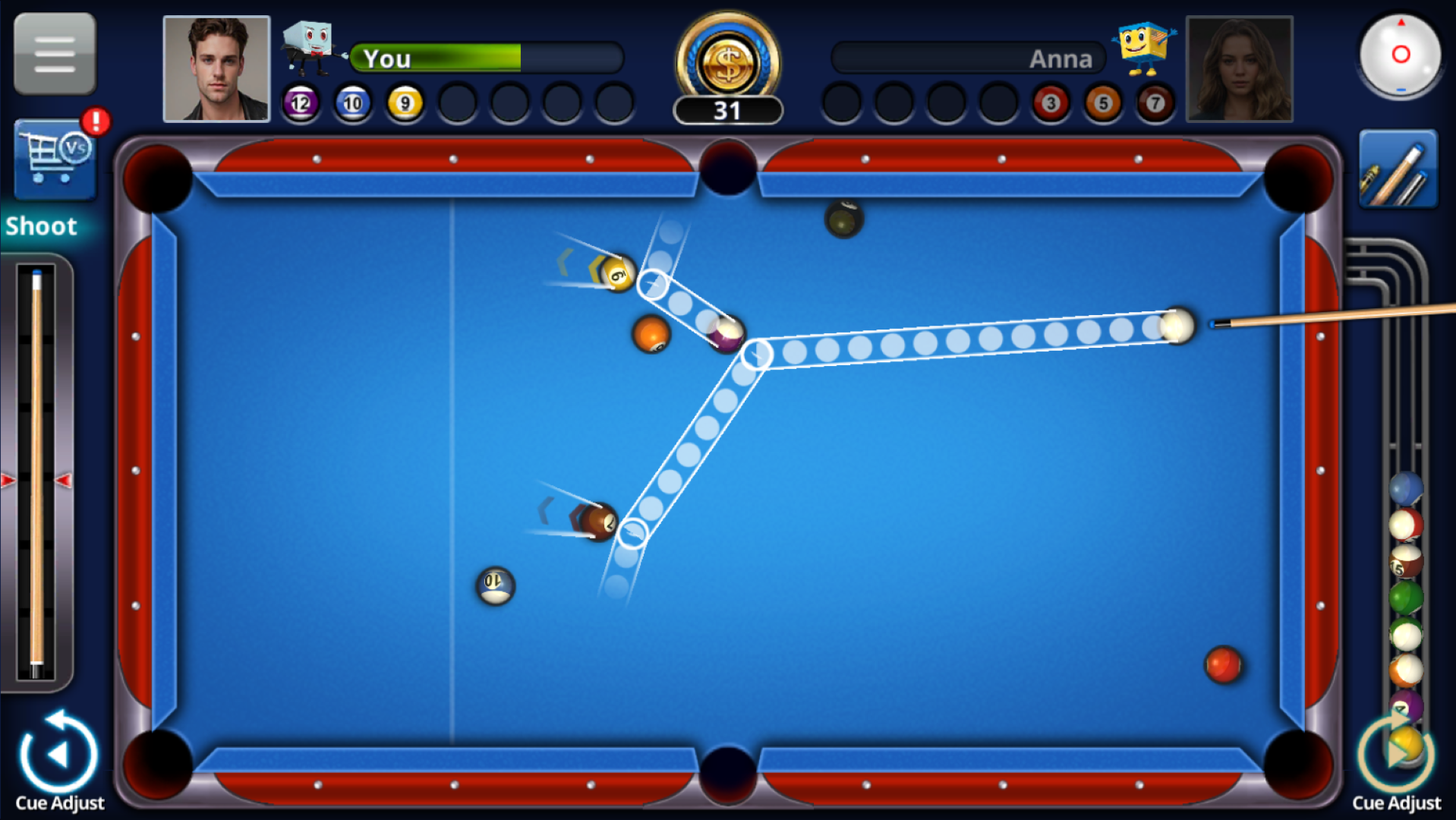The width and height of the screenshot is (1456, 820).
Task: Click the 10 ball in your tracker
Action: 352,103
